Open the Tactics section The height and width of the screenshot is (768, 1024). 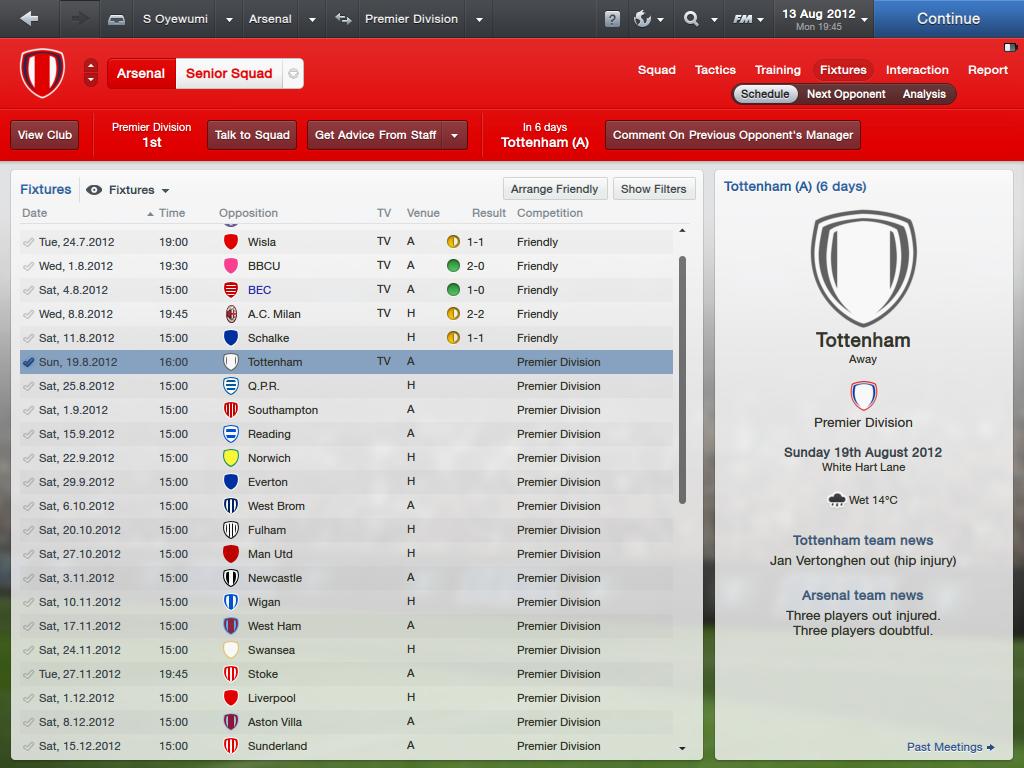tap(715, 70)
